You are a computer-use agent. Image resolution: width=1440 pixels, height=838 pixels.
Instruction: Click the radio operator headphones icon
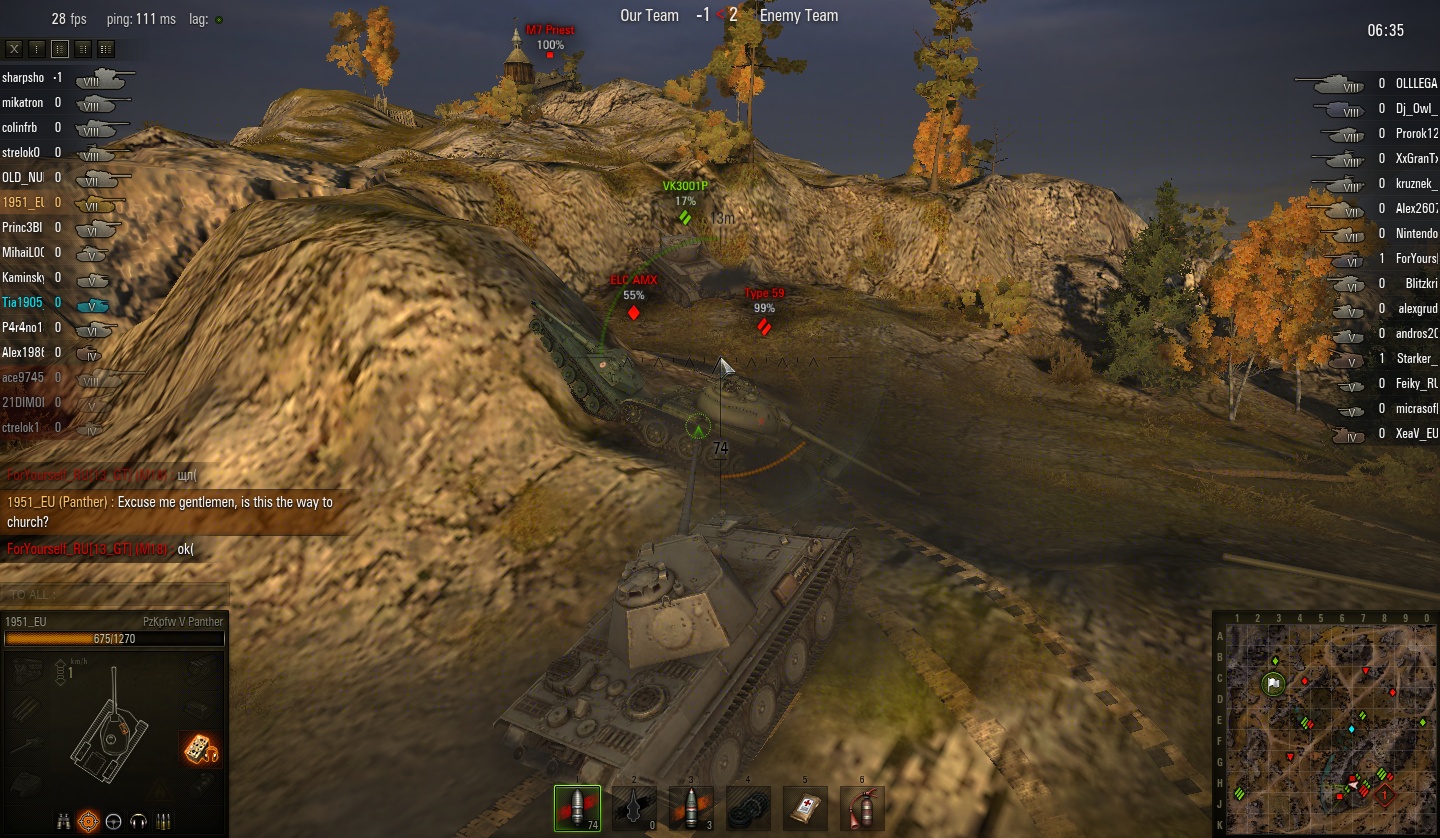coord(139,821)
